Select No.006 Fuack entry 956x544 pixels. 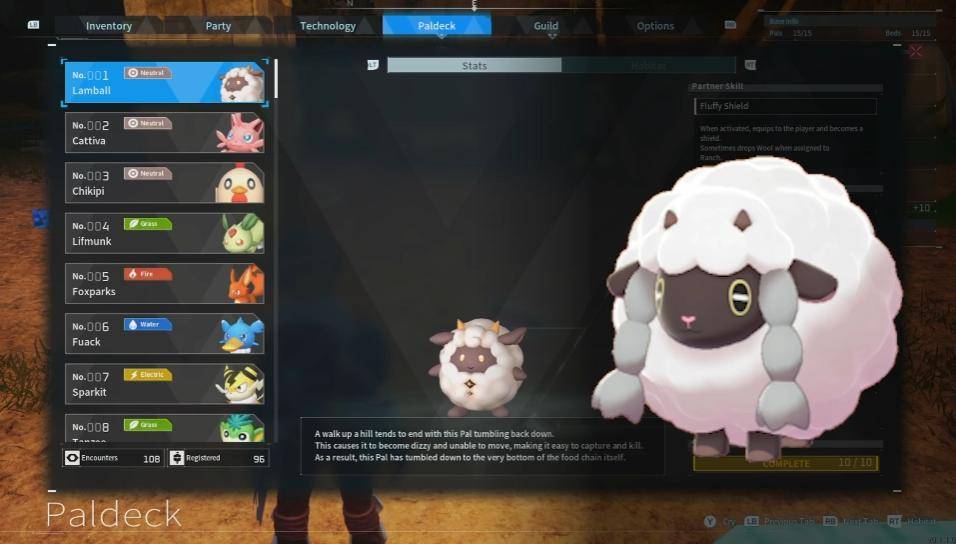tap(165, 333)
